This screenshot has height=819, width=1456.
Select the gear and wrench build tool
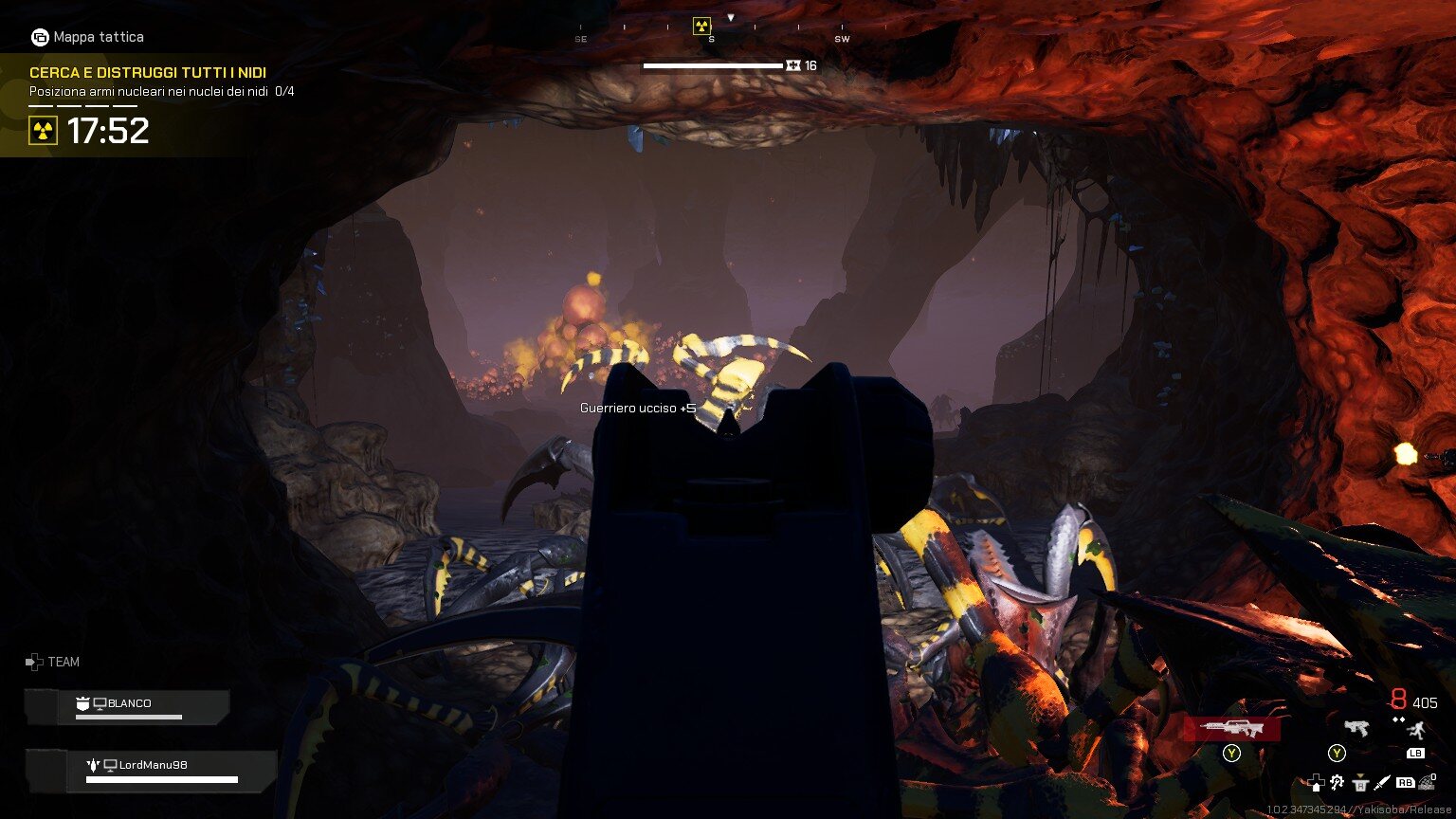click(x=1338, y=783)
